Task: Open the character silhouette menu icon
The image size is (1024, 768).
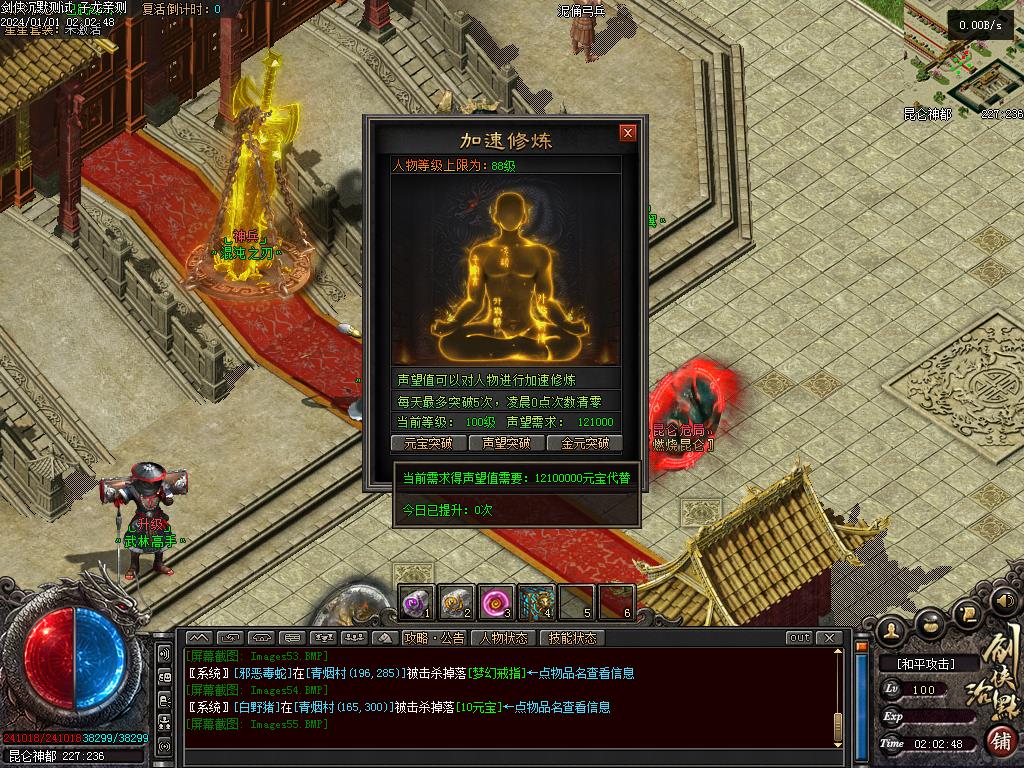Action: tap(892, 629)
